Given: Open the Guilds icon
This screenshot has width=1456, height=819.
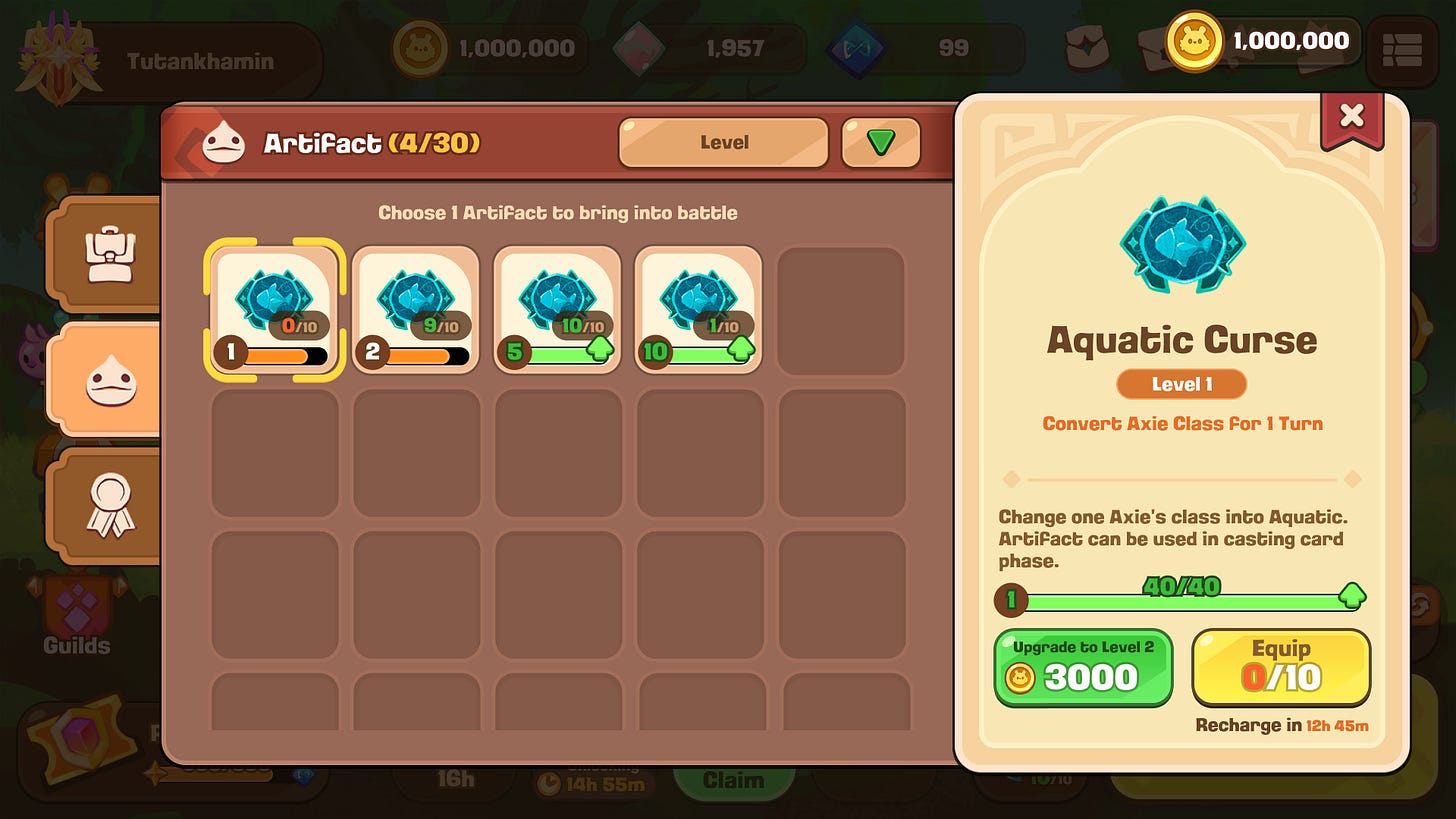Looking at the screenshot, I should [75, 605].
